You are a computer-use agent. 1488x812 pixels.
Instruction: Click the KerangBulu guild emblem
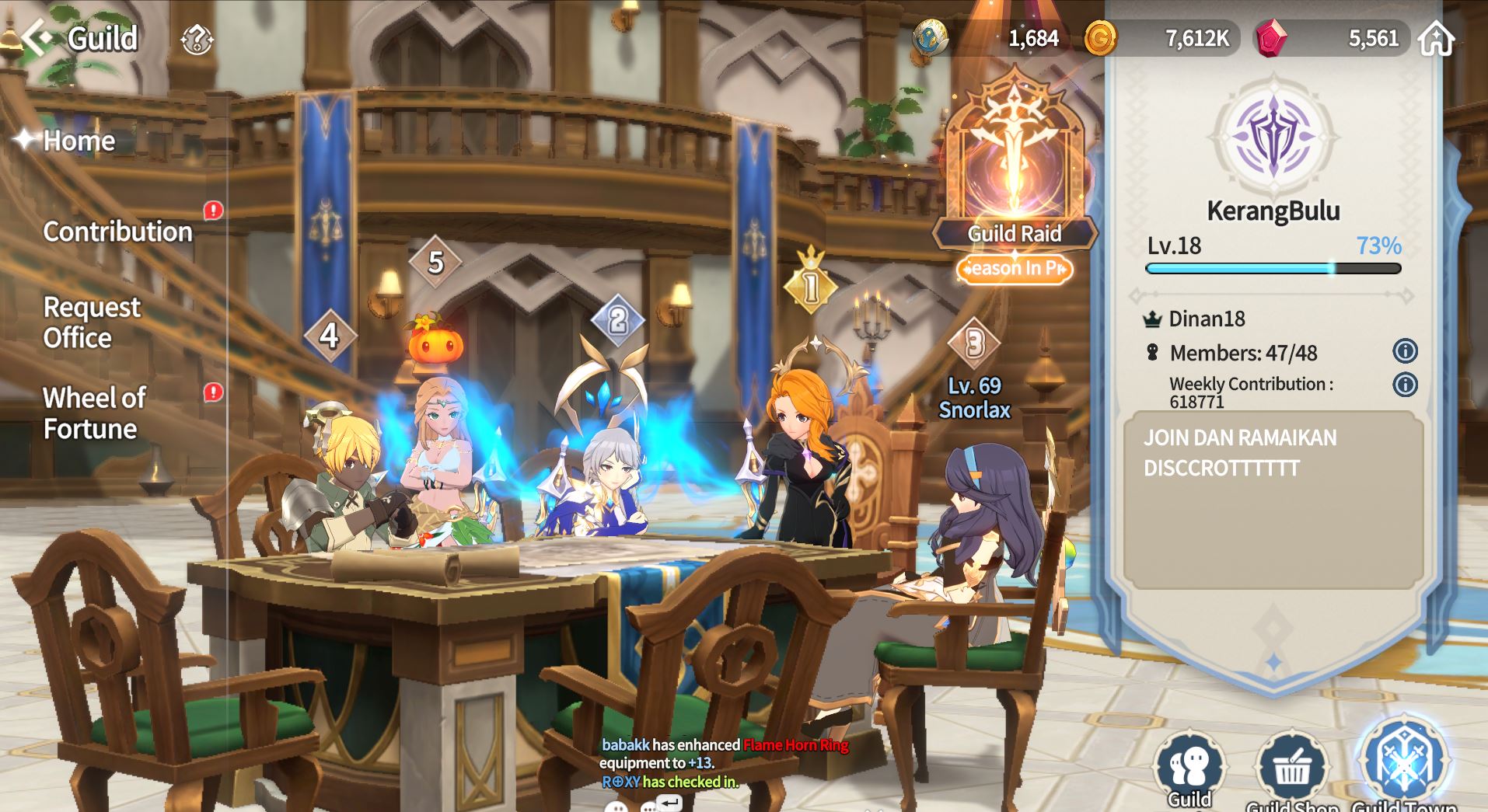tap(1273, 138)
